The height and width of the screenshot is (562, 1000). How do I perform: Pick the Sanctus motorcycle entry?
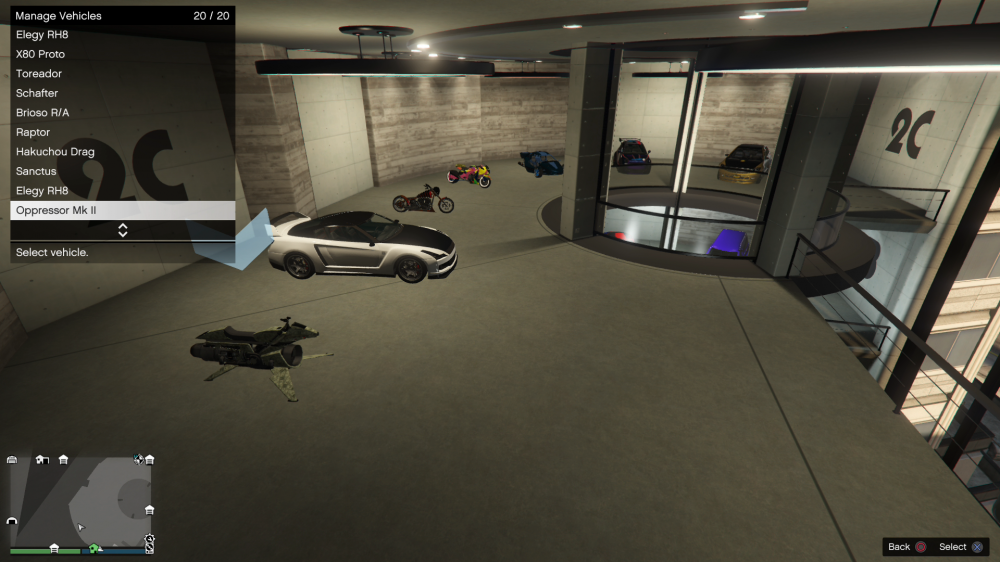(122, 171)
